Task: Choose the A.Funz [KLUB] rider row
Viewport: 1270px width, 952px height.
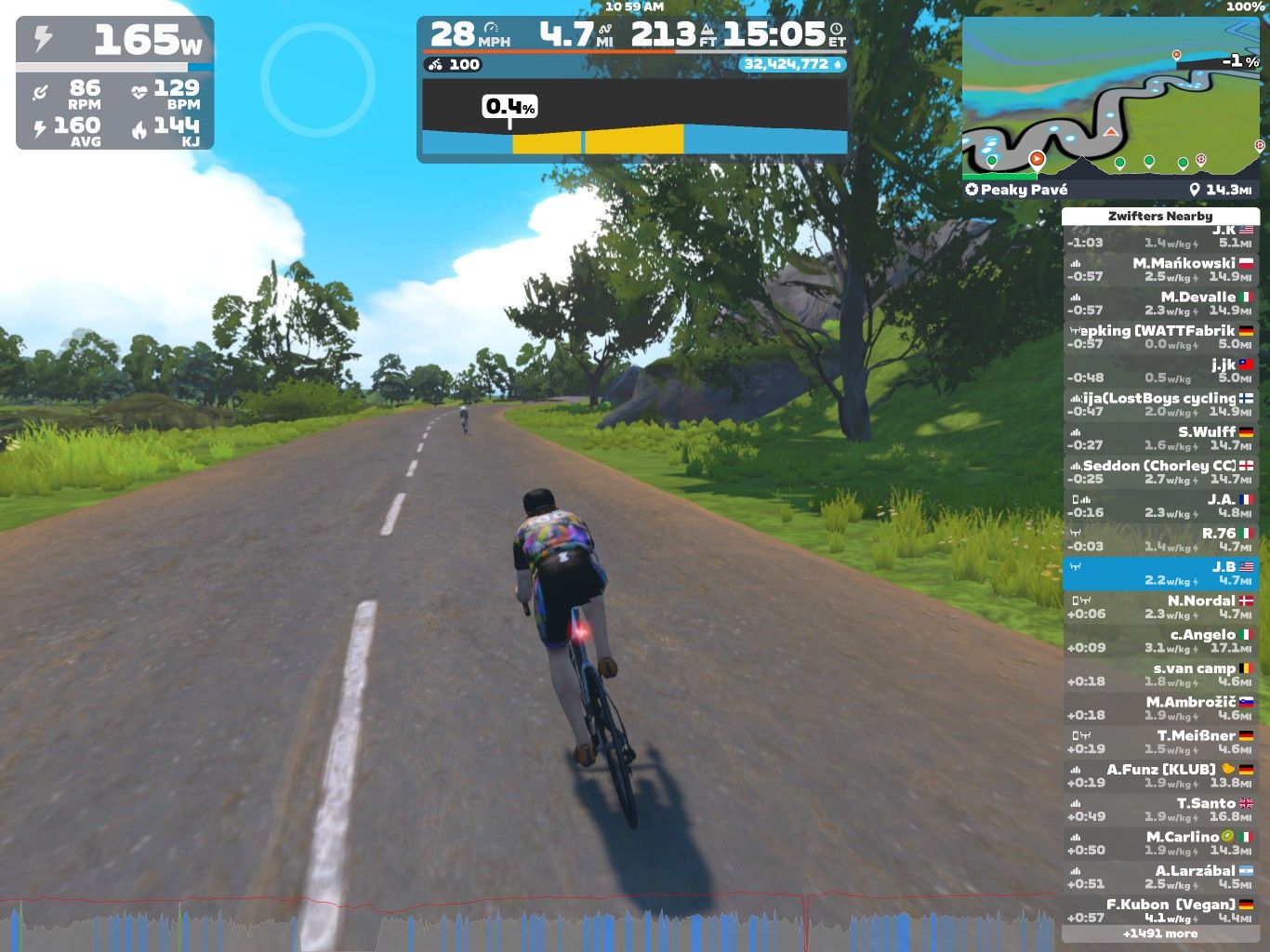Action: pos(1159,775)
